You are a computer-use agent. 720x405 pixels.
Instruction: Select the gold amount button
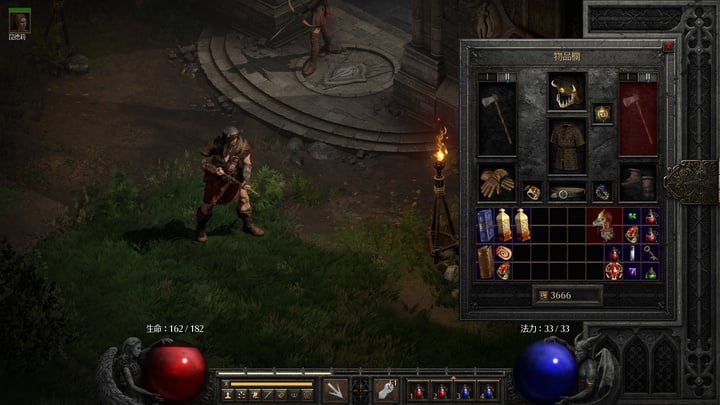tap(567, 295)
